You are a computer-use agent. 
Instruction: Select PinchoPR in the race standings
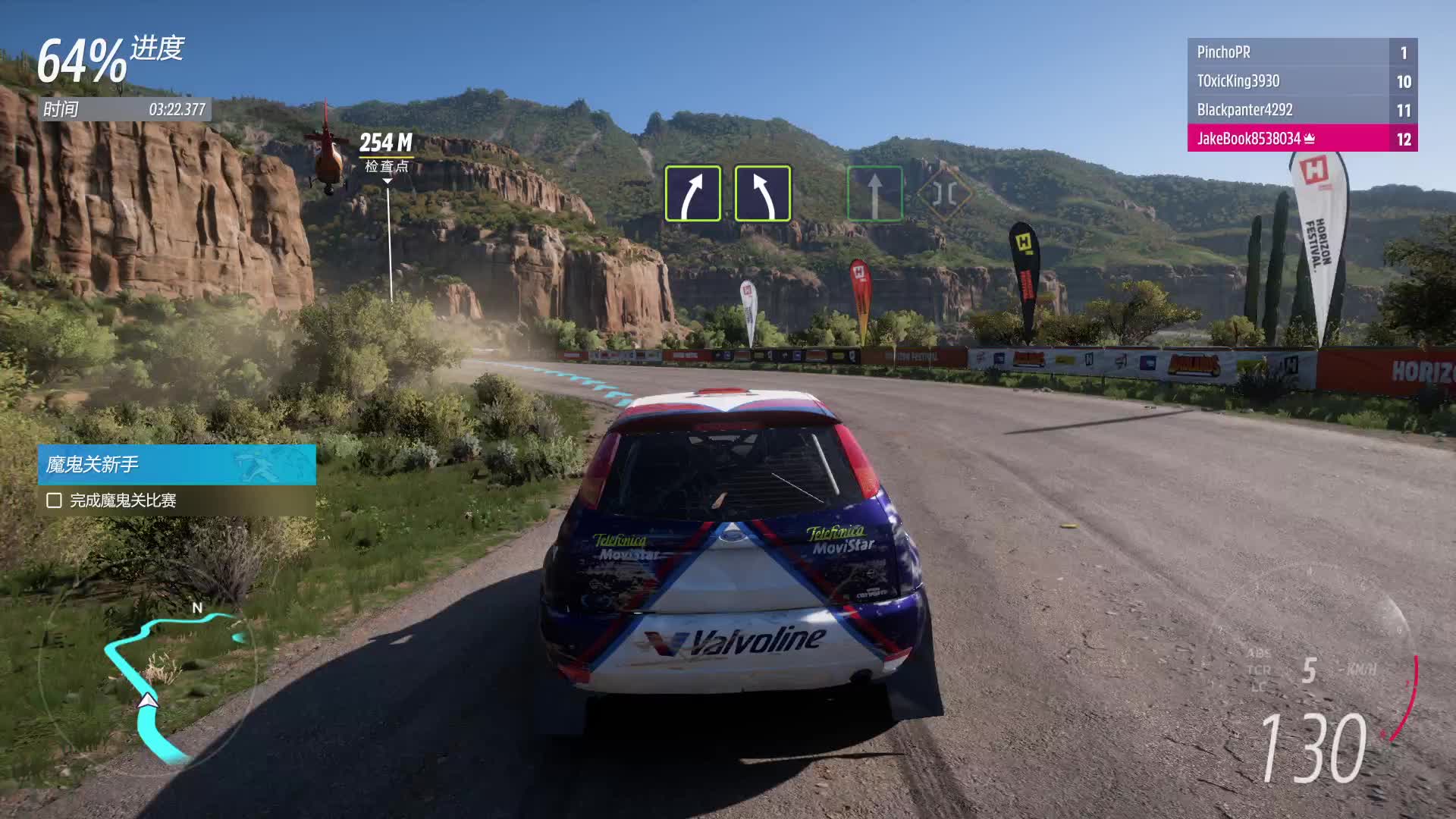pos(1301,52)
